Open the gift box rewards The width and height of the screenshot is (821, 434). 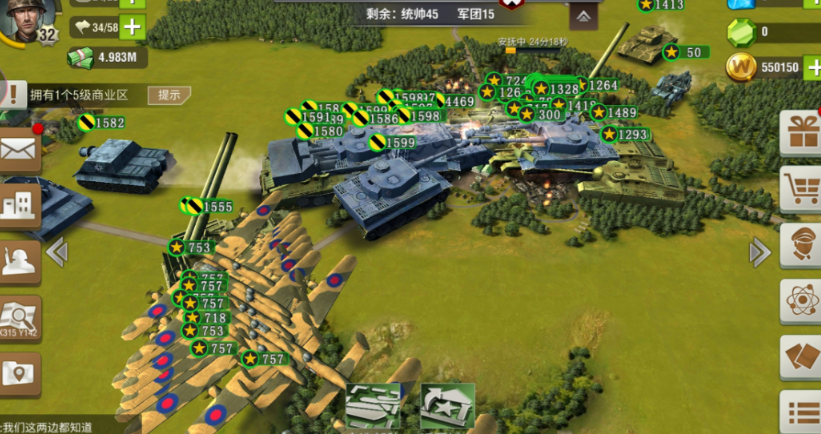tap(802, 134)
